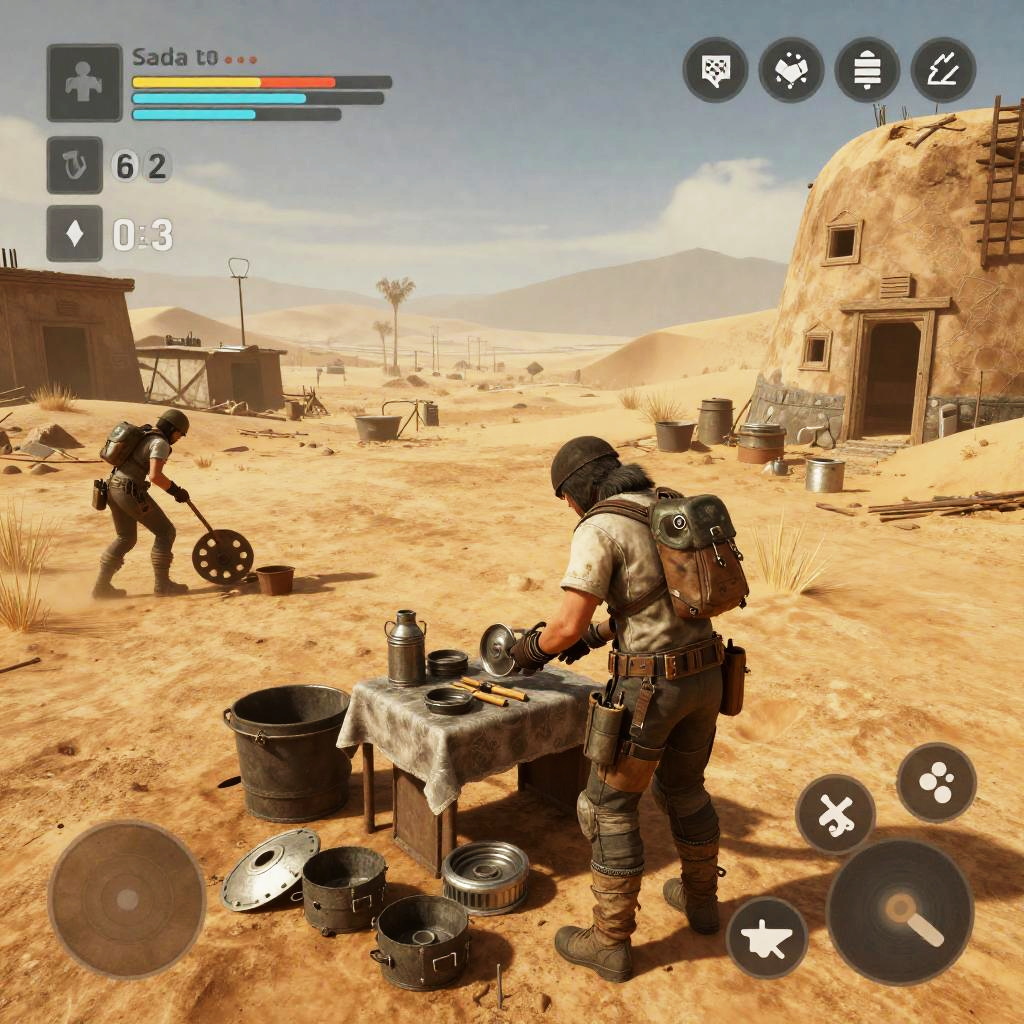
Task: Open the player portrait for Sada to
Action: tap(84, 83)
